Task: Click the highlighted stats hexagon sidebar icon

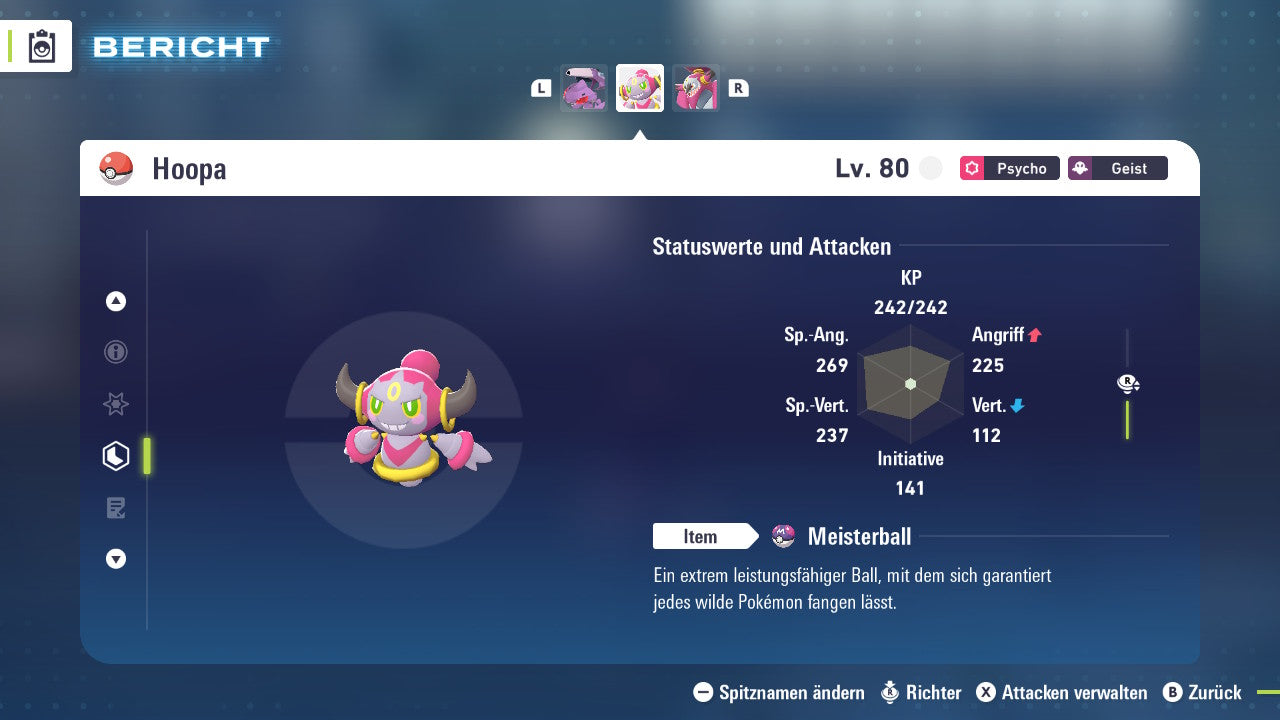Action: click(115, 456)
